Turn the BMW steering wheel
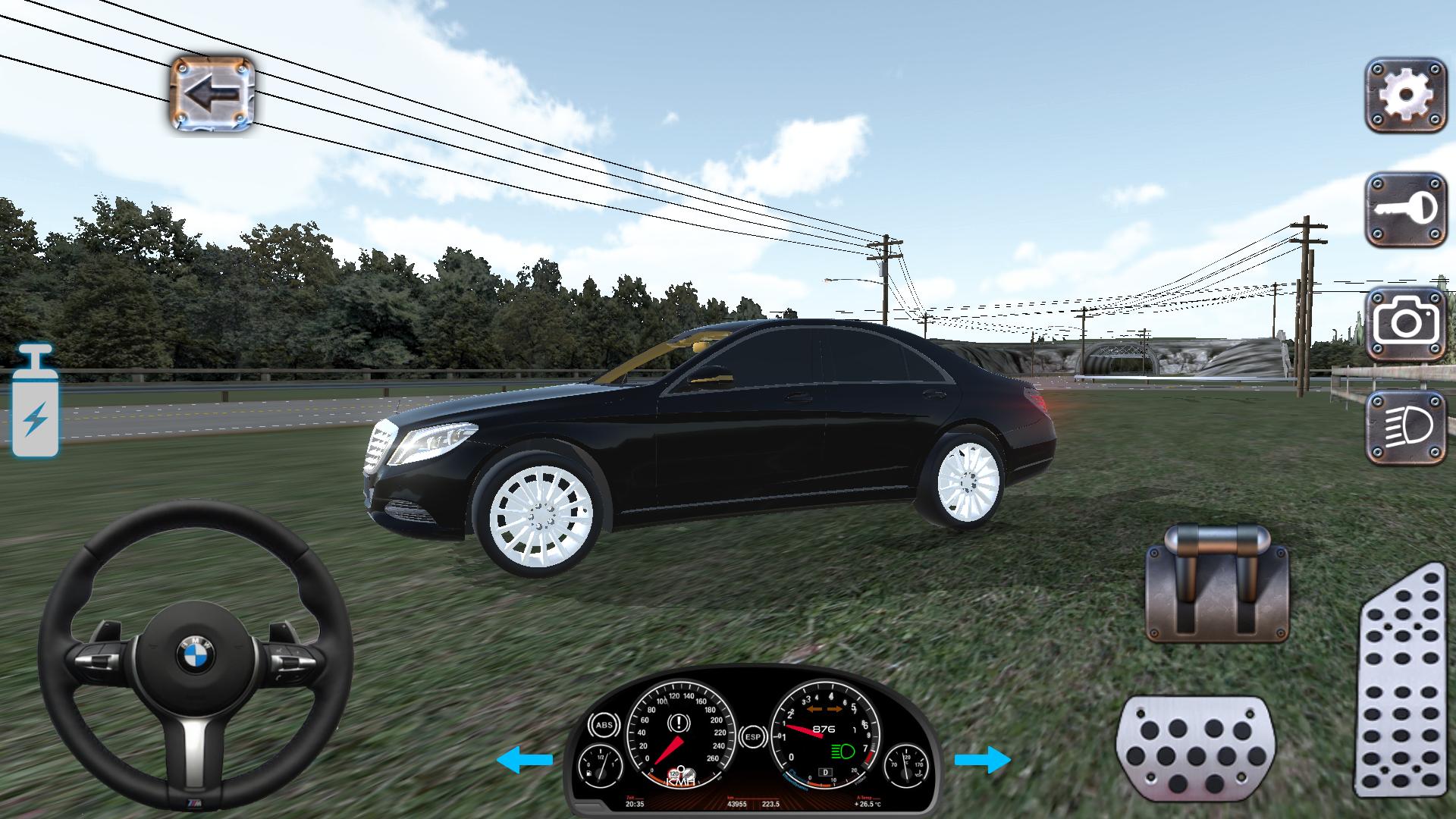 196,652
